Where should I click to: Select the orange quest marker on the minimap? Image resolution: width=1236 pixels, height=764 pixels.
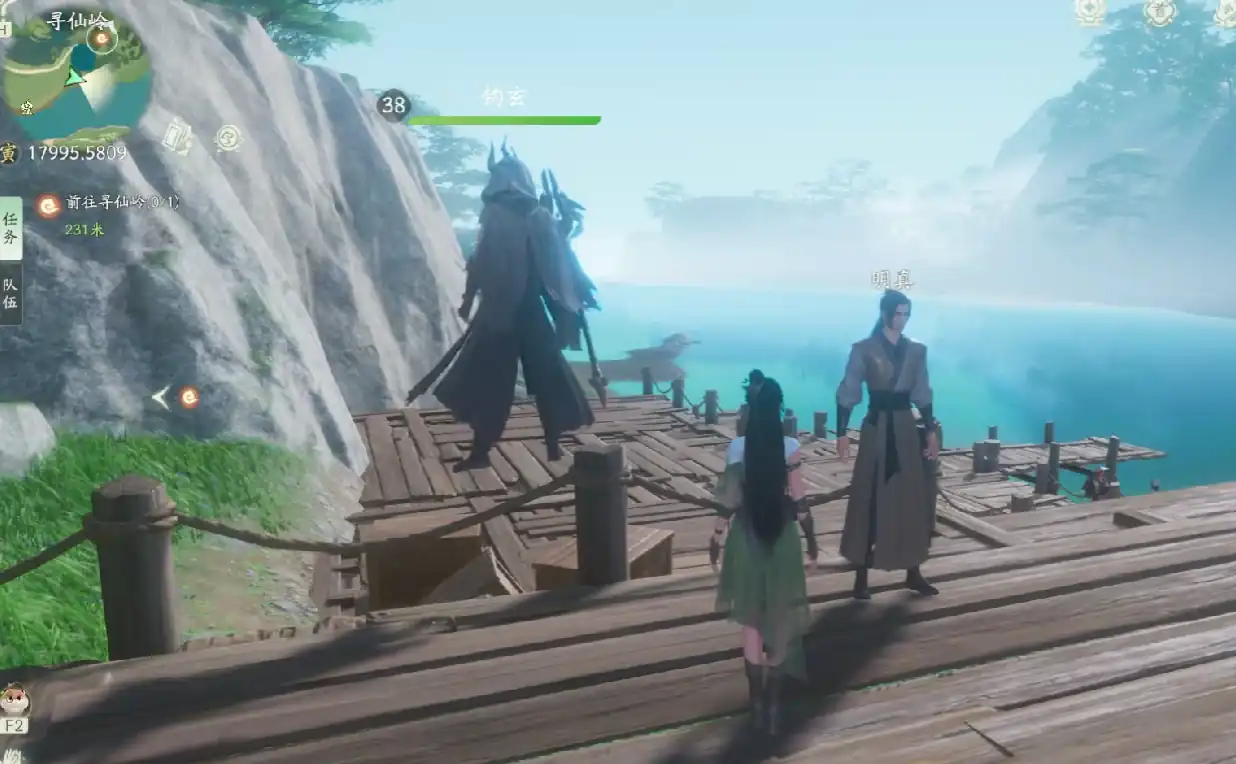click(100, 39)
